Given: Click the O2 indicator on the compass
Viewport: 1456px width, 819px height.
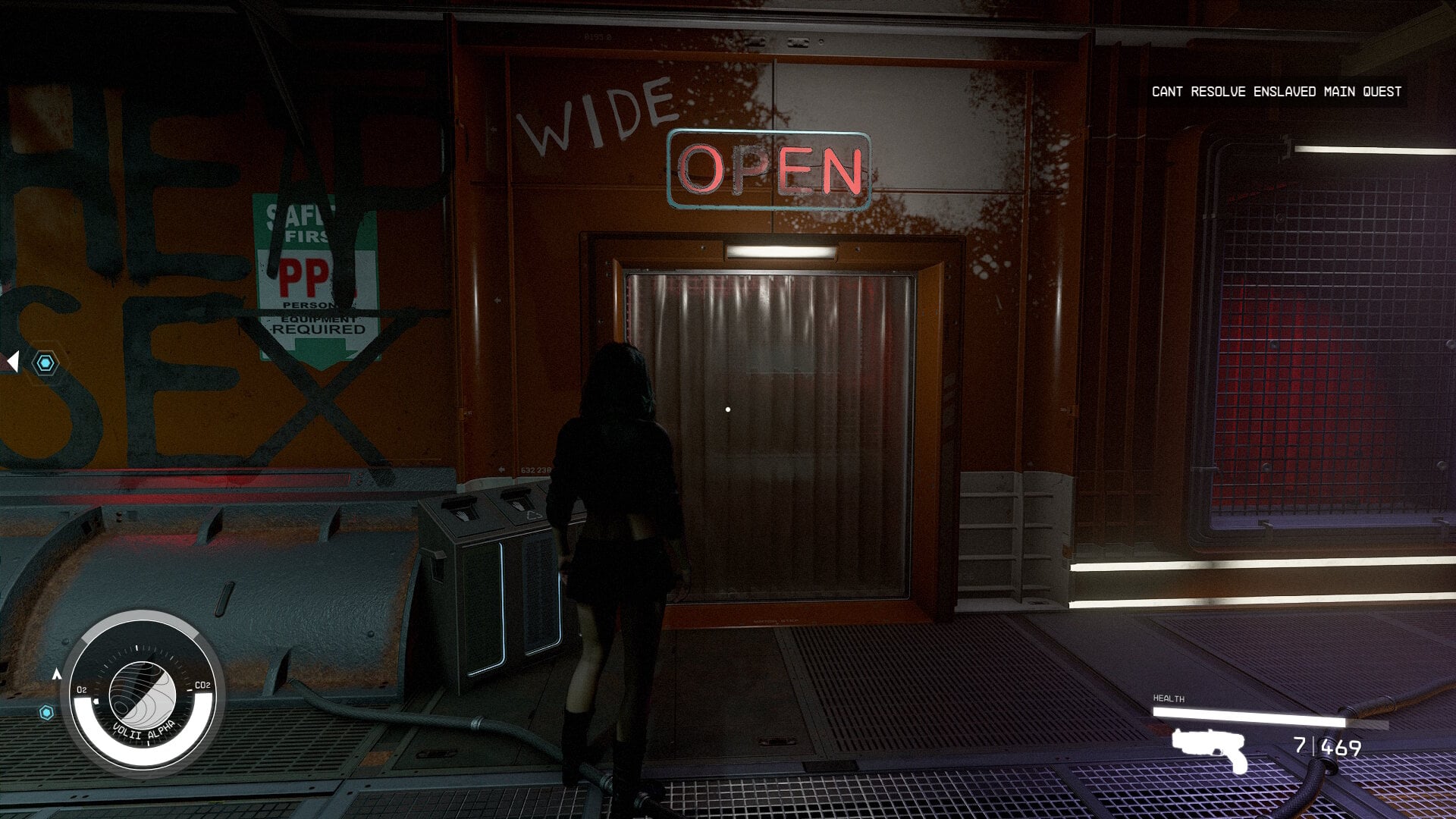Looking at the screenshot, I should [x=80, y=691].
